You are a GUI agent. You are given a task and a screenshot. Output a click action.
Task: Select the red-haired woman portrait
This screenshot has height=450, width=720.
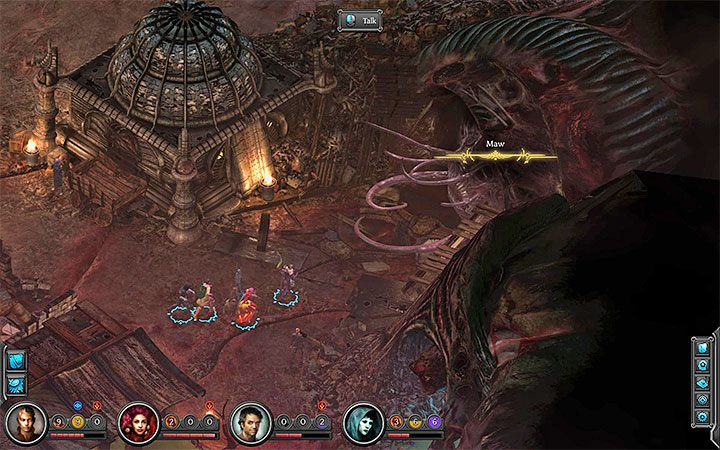coord(137,423)
